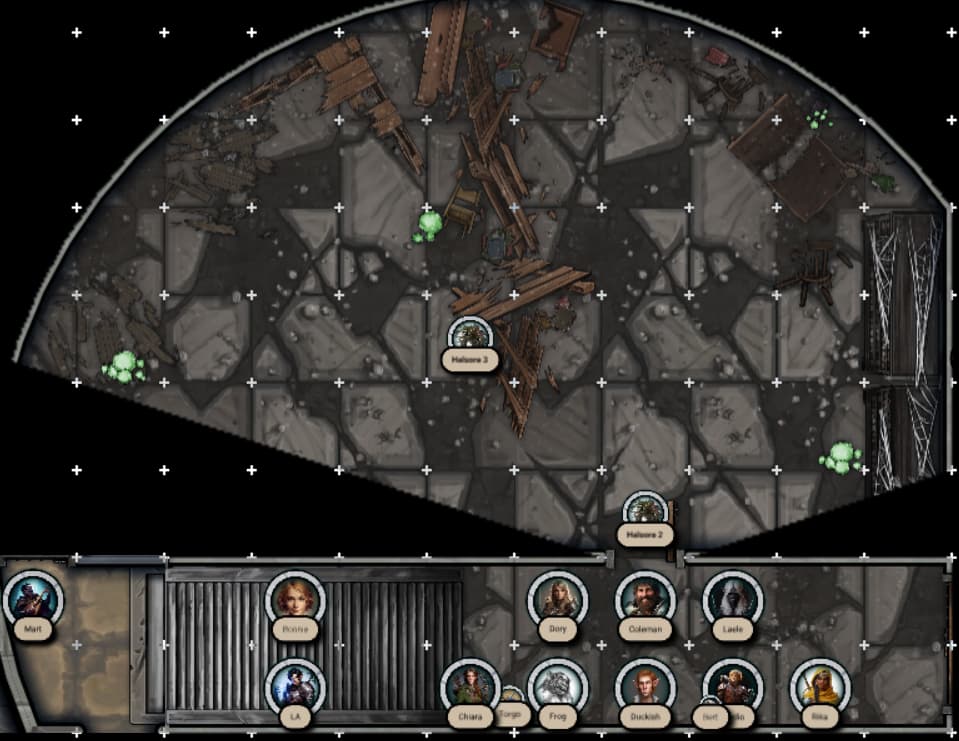Click Bonnie's character token
Image resolution: width=959 pixels, height=741 pixels.
296,599
